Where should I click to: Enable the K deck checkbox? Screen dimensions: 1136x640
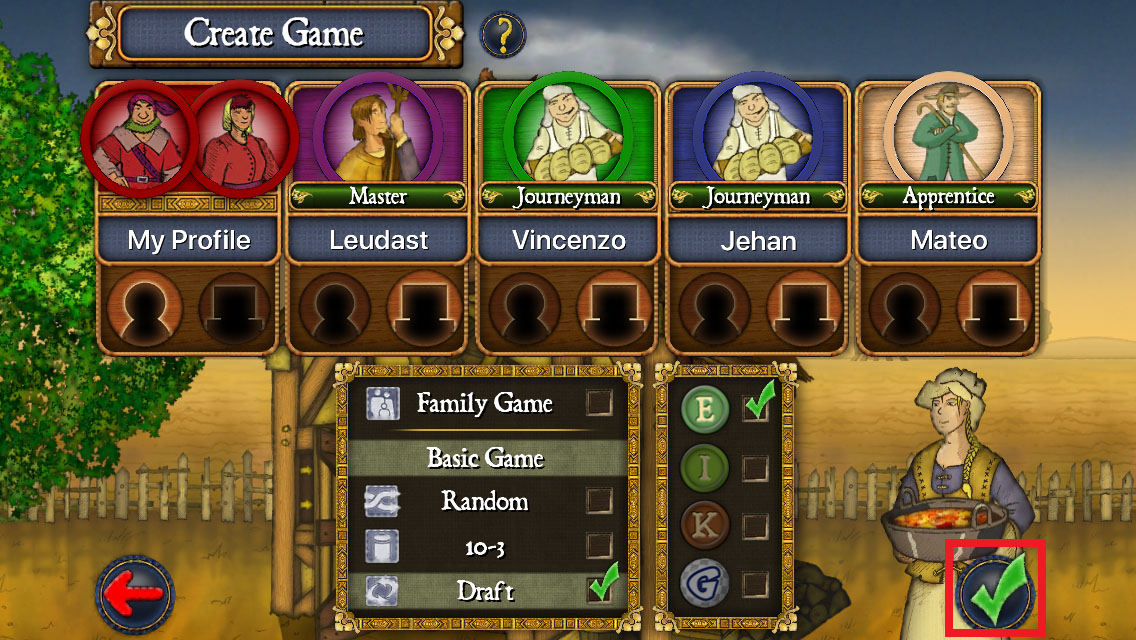click(755, 525)
